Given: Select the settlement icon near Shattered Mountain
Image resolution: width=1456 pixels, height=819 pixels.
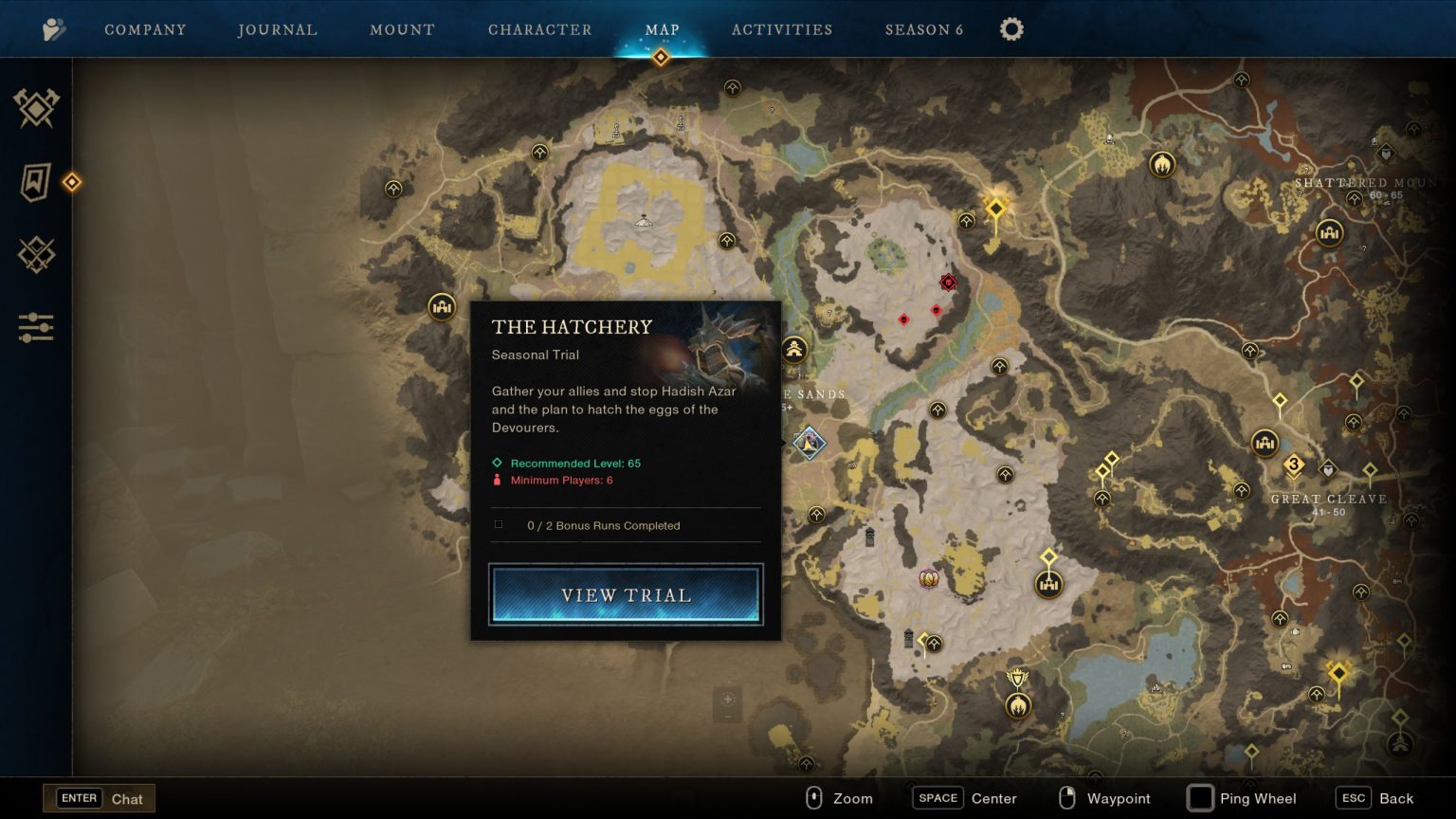Looking at the screenshot, I should coord(1330,231).
